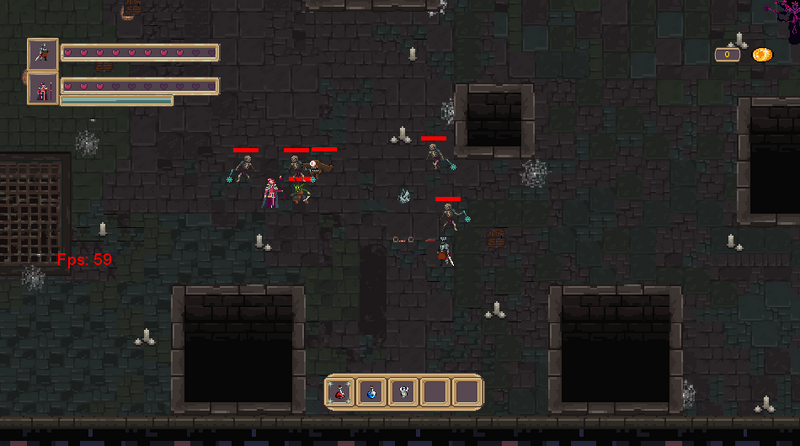This screenshot has height=446, width=800.
Task: Click the gold coin icon
Action: 762,54
